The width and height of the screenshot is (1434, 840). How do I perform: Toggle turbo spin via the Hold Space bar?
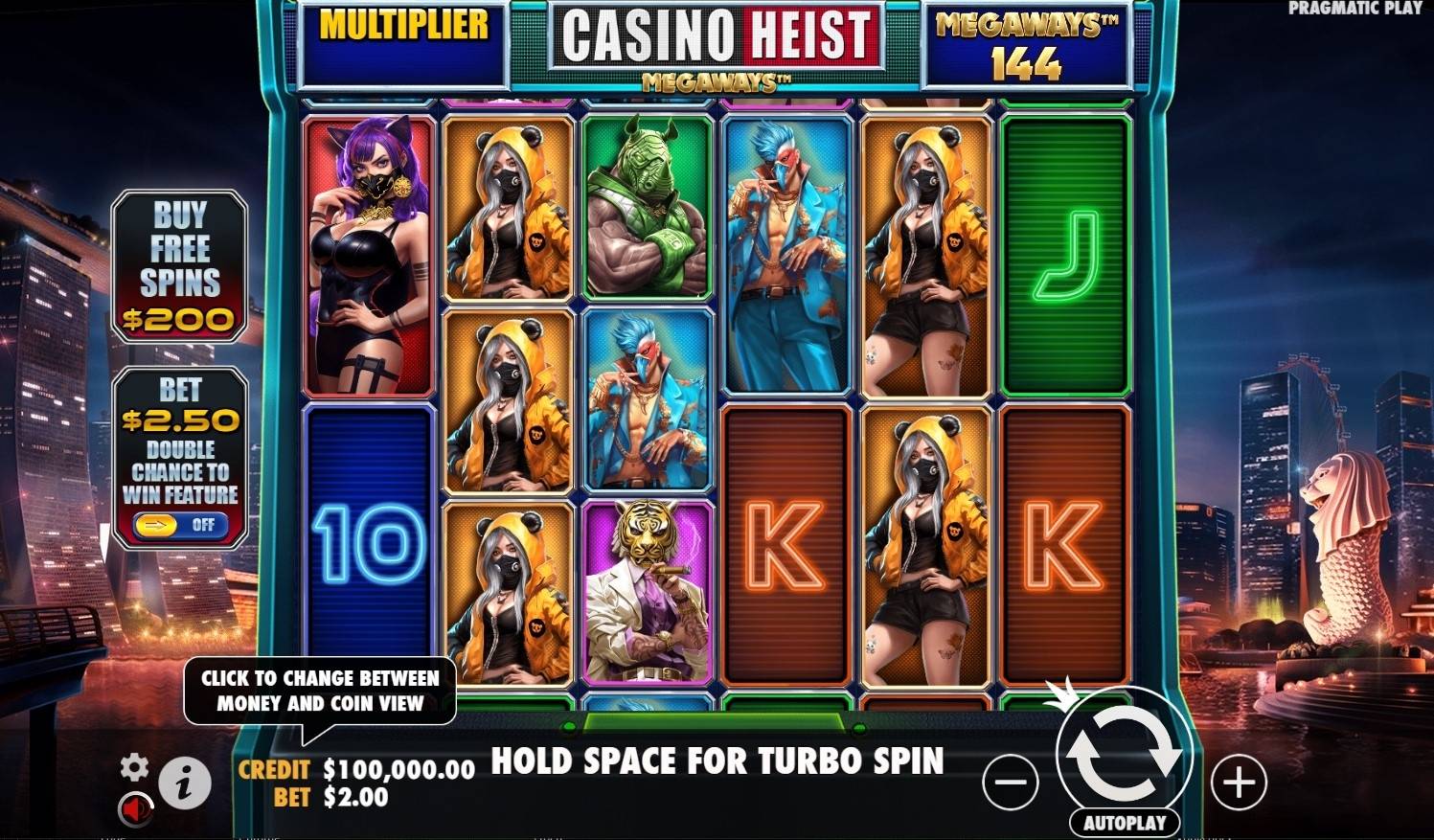tap(717, 761)
